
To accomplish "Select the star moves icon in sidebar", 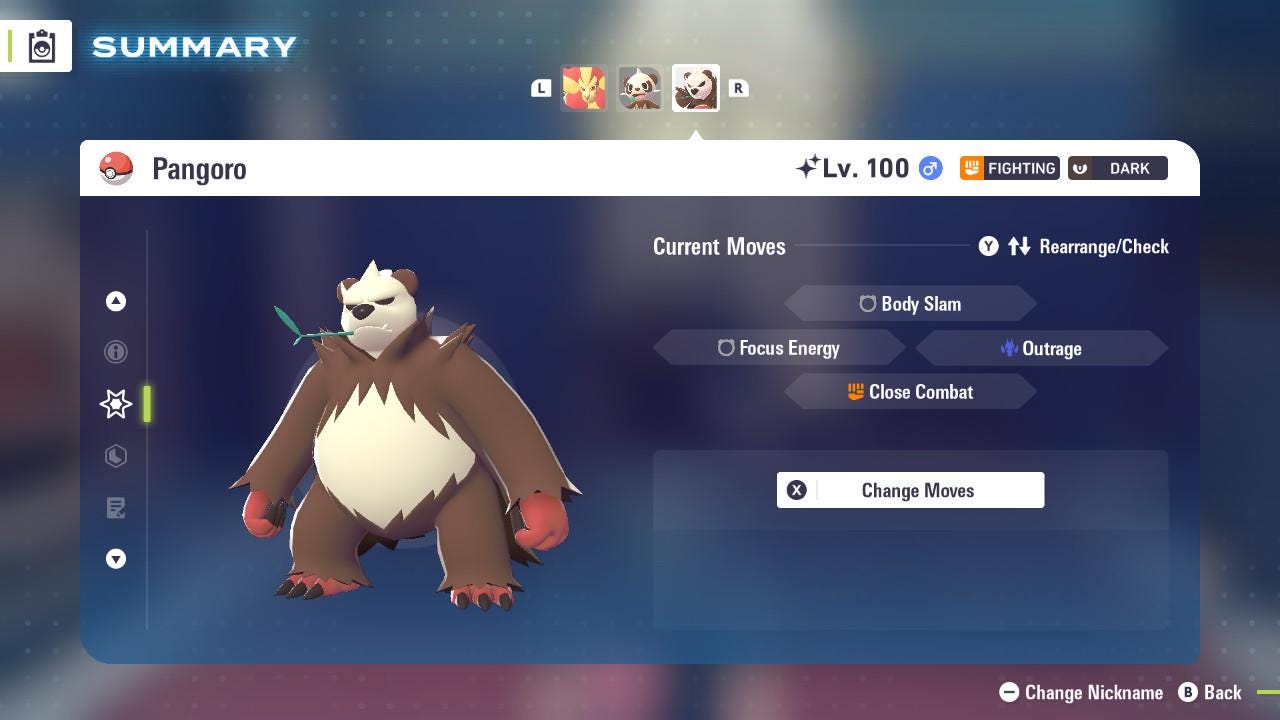I will (115, 404).
